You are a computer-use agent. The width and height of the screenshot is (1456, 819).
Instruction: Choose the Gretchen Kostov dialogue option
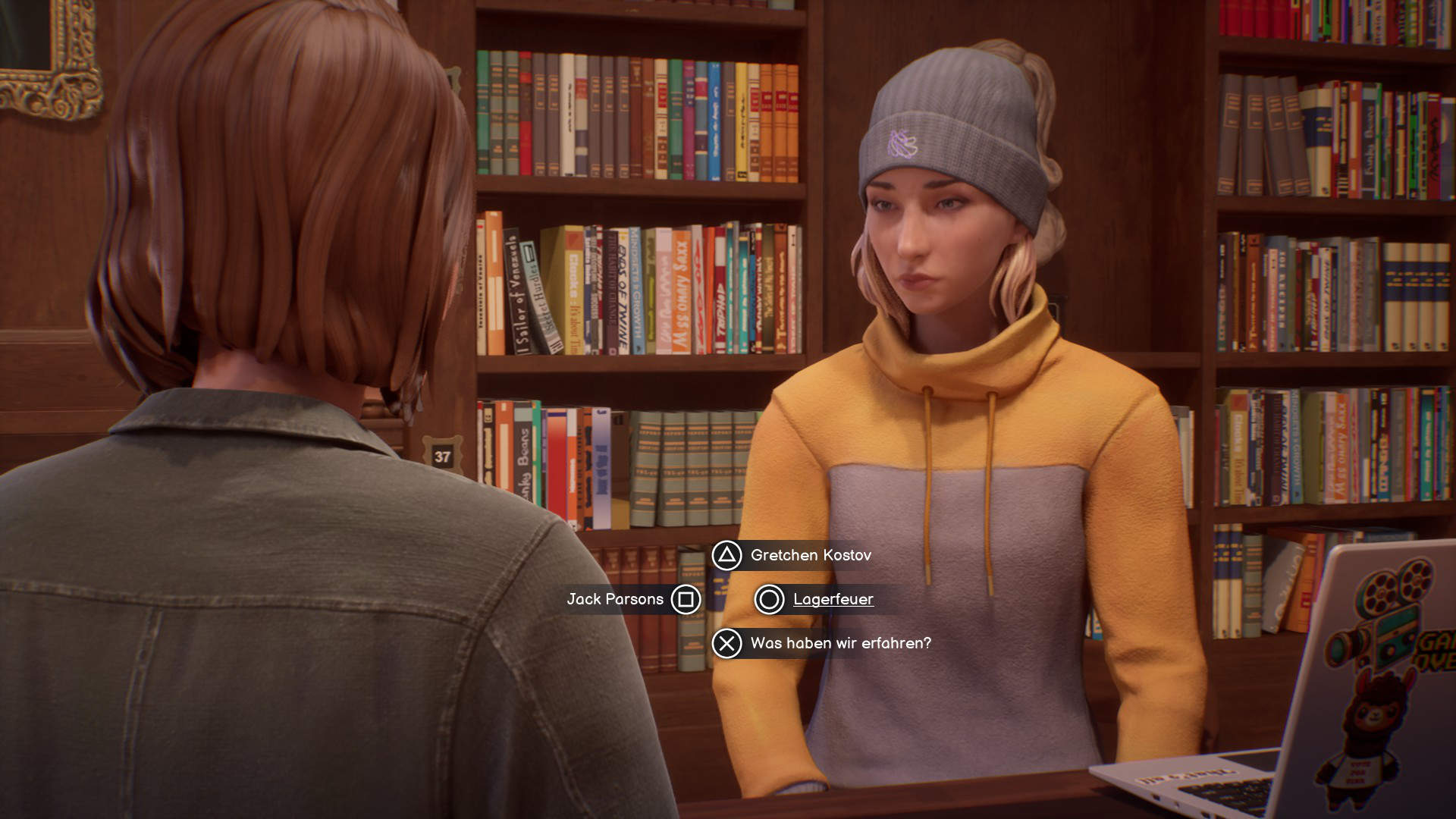point(810,556)
